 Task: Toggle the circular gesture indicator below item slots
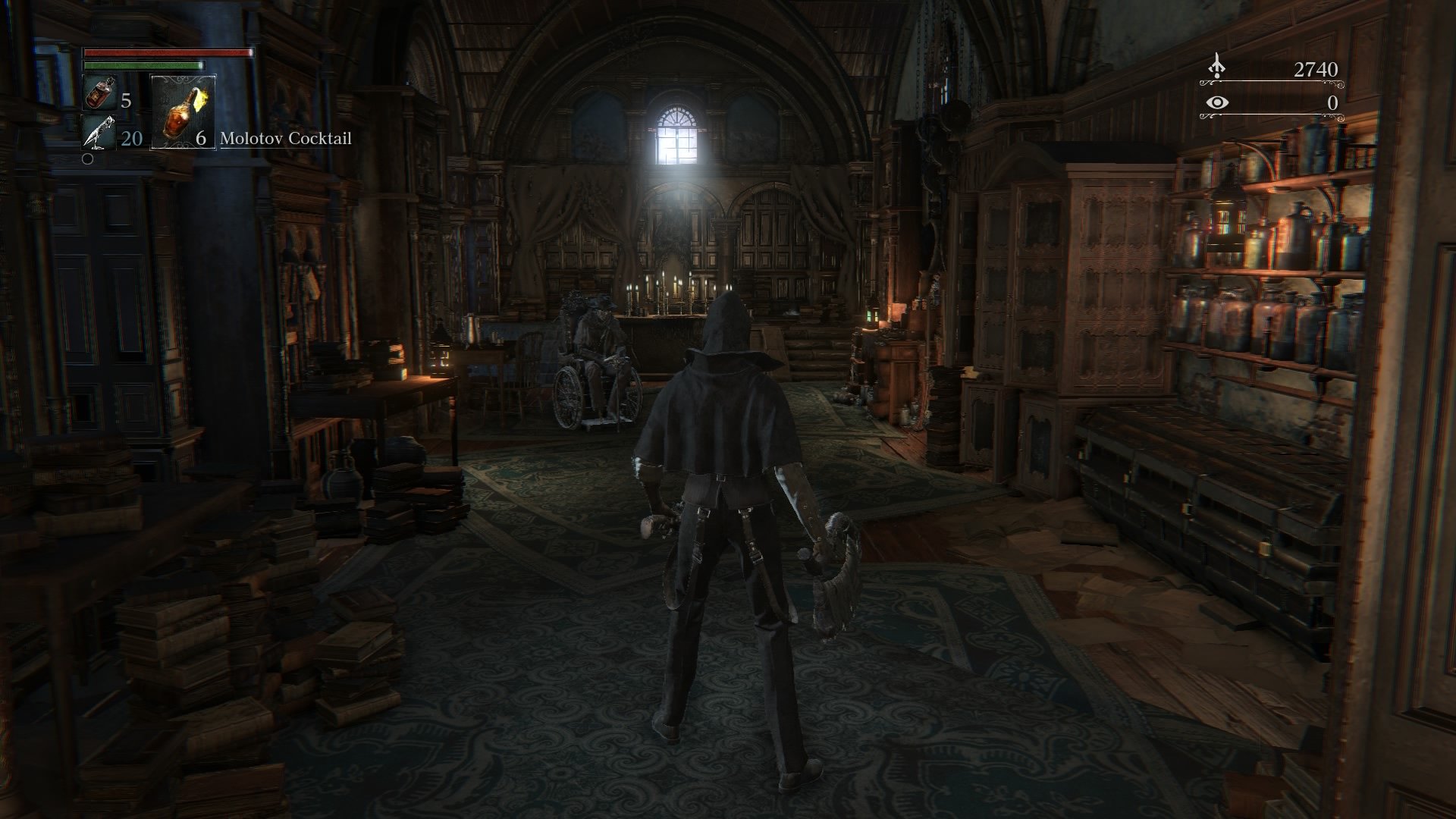click(x=87, y=159)
